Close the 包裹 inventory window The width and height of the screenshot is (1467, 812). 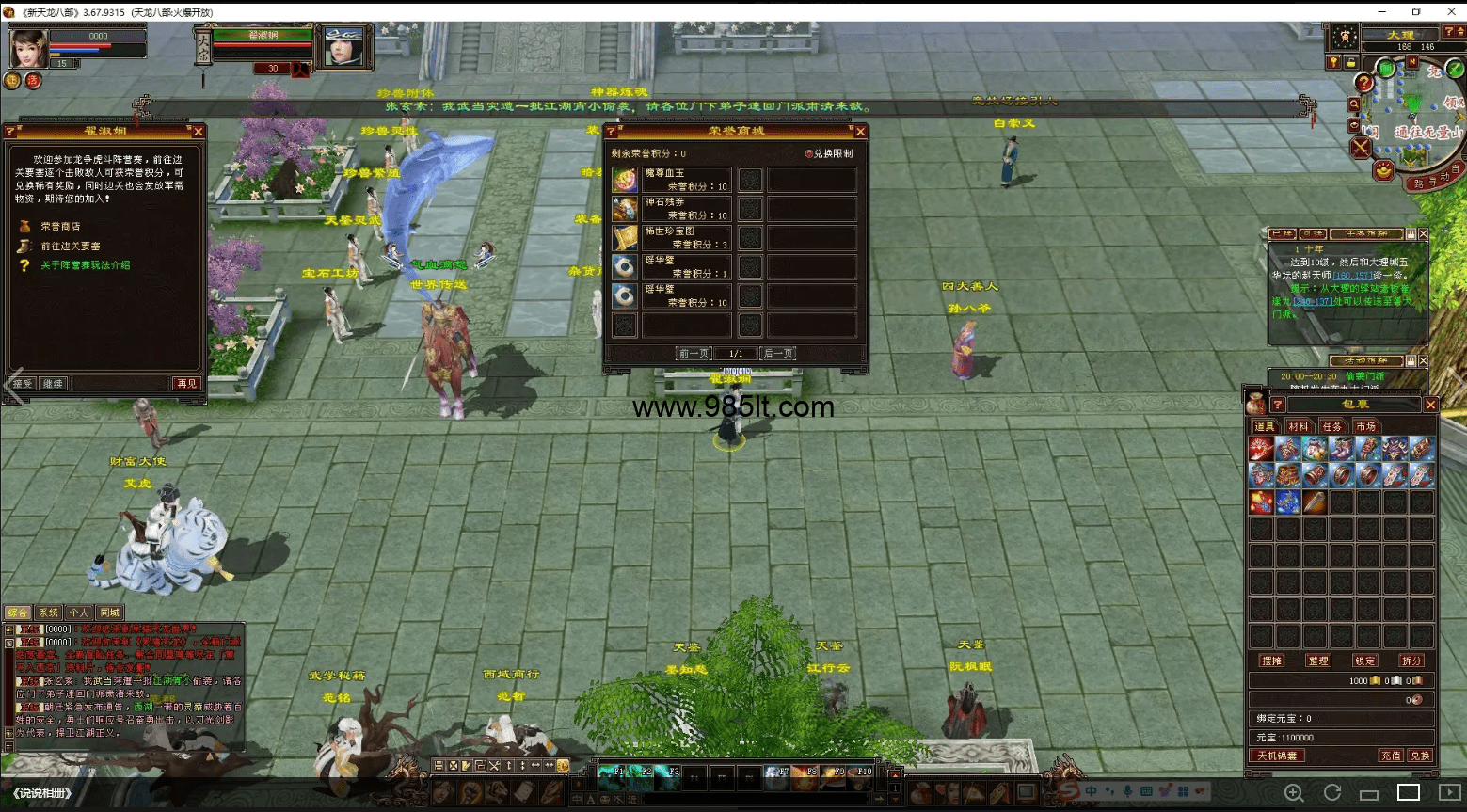1430,405
